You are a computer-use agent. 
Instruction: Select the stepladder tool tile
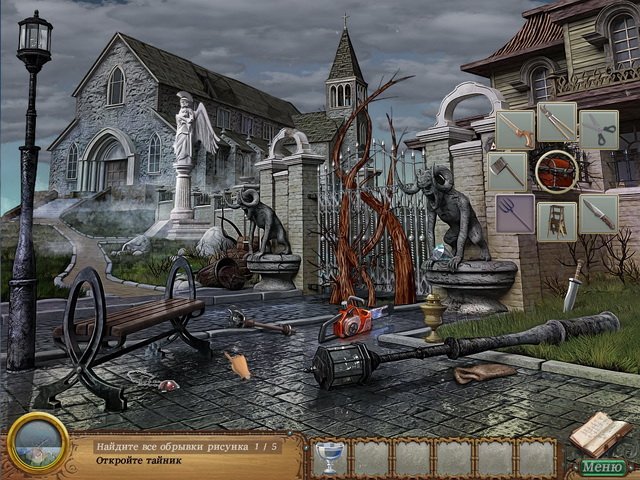[x=557, y=220]
